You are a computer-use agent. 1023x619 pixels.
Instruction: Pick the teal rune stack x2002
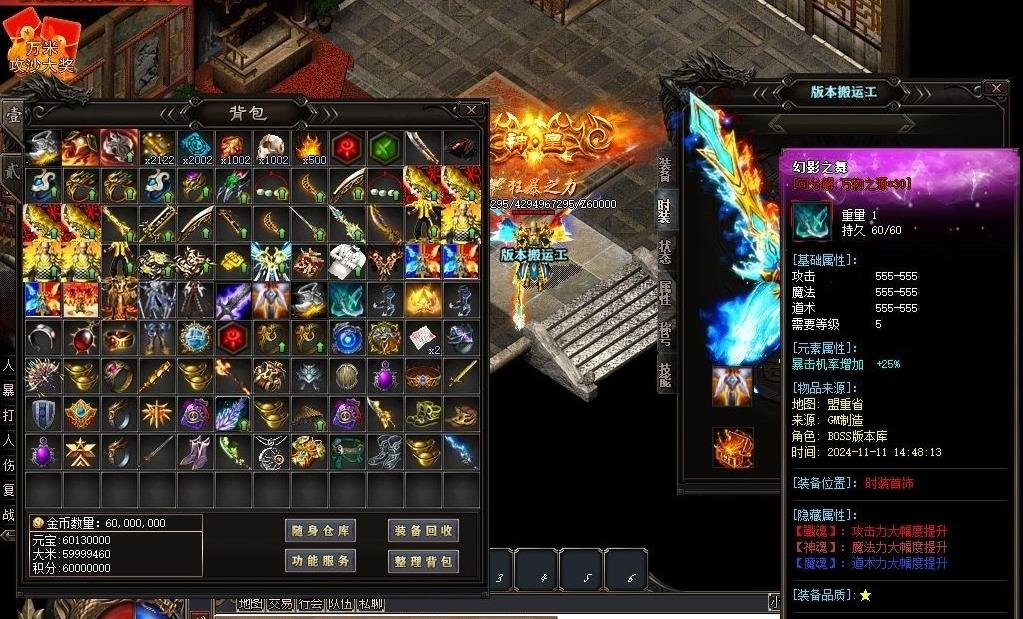coord(195,148)
